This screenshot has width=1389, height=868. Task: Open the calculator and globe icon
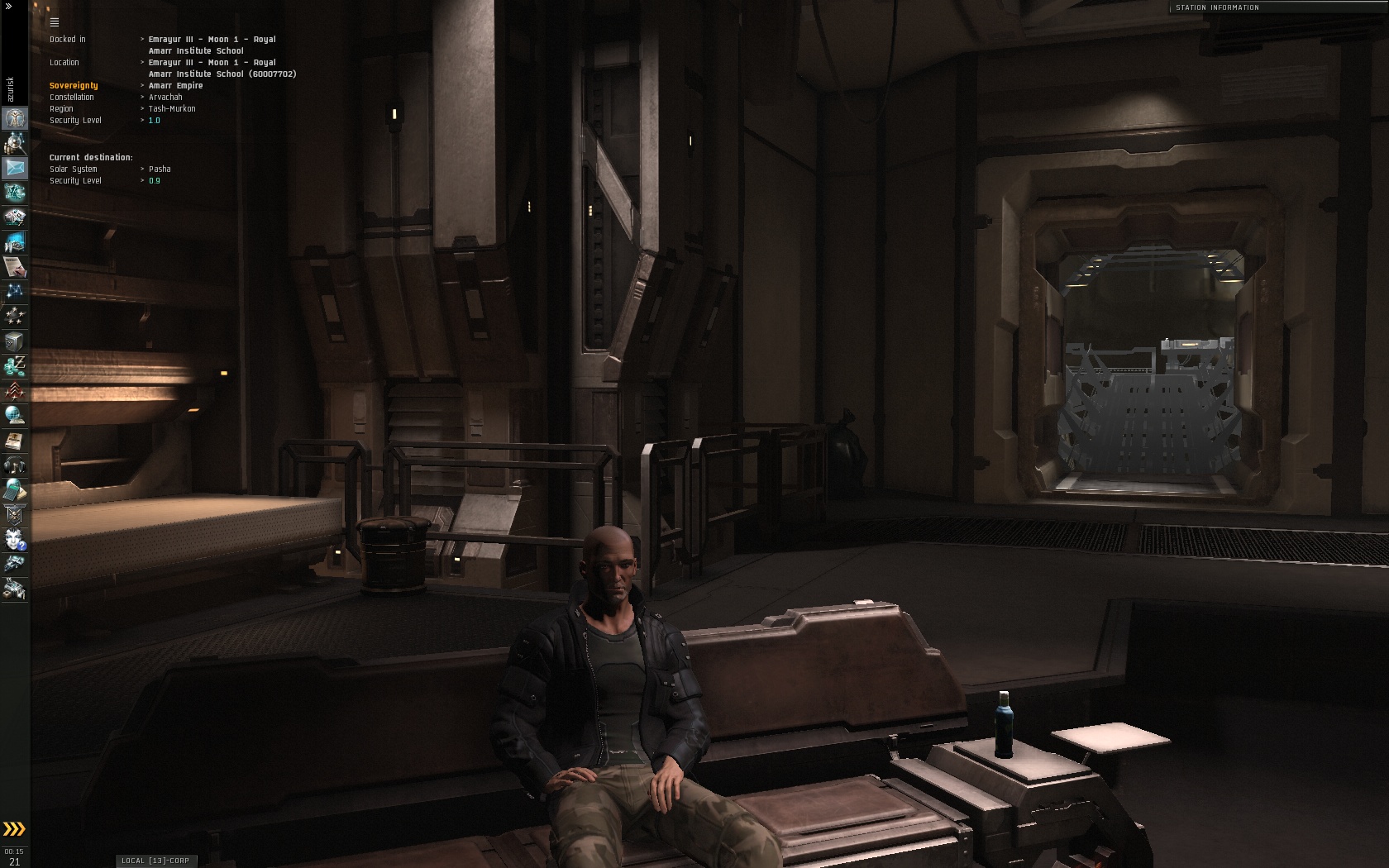click(15, 490)
